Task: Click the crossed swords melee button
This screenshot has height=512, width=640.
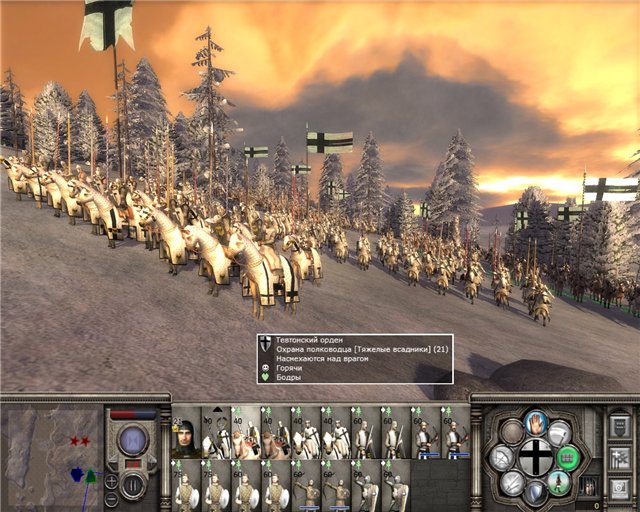Action: point(513,482)
